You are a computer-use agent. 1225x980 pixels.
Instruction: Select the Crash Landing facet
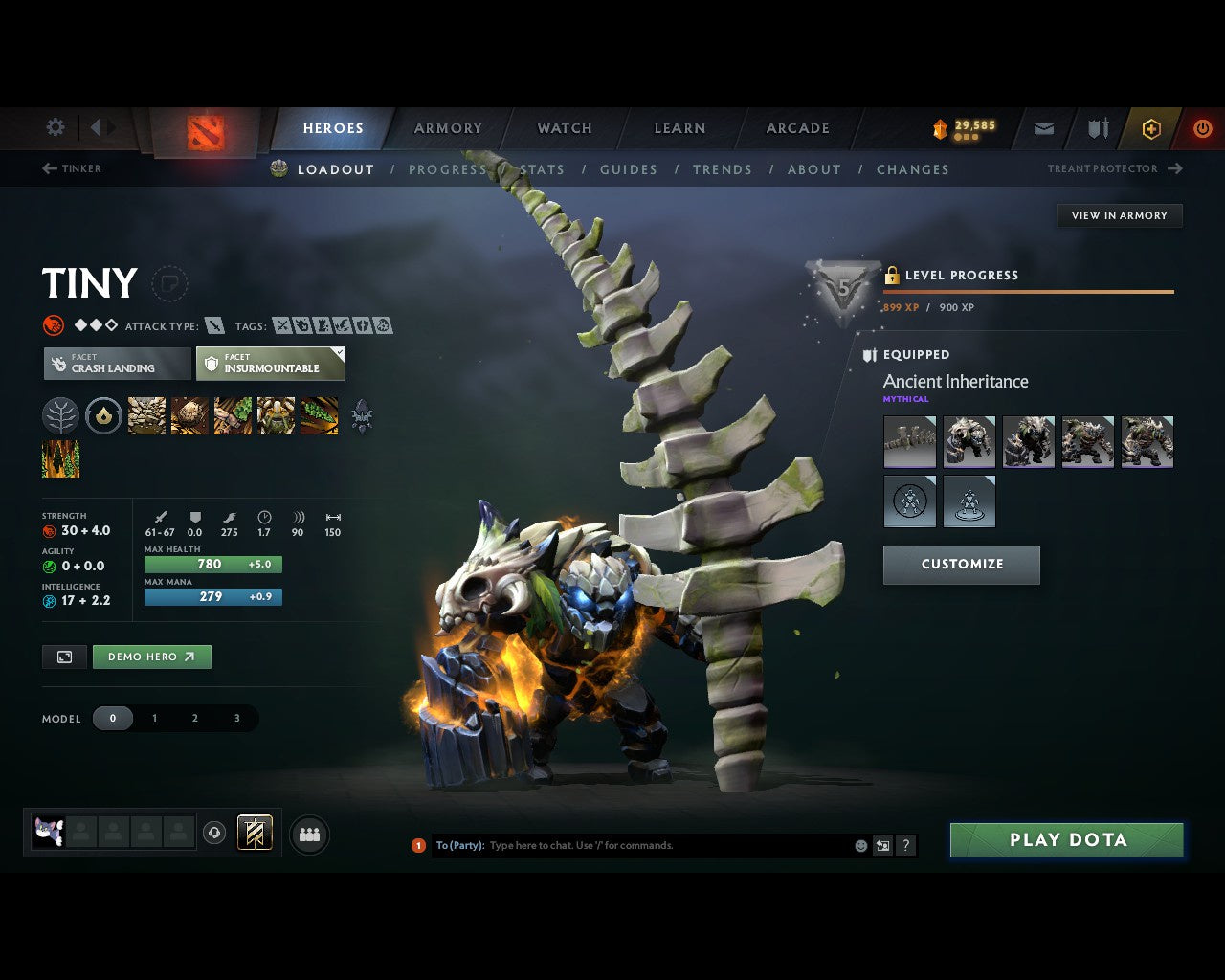coord(116,364)
